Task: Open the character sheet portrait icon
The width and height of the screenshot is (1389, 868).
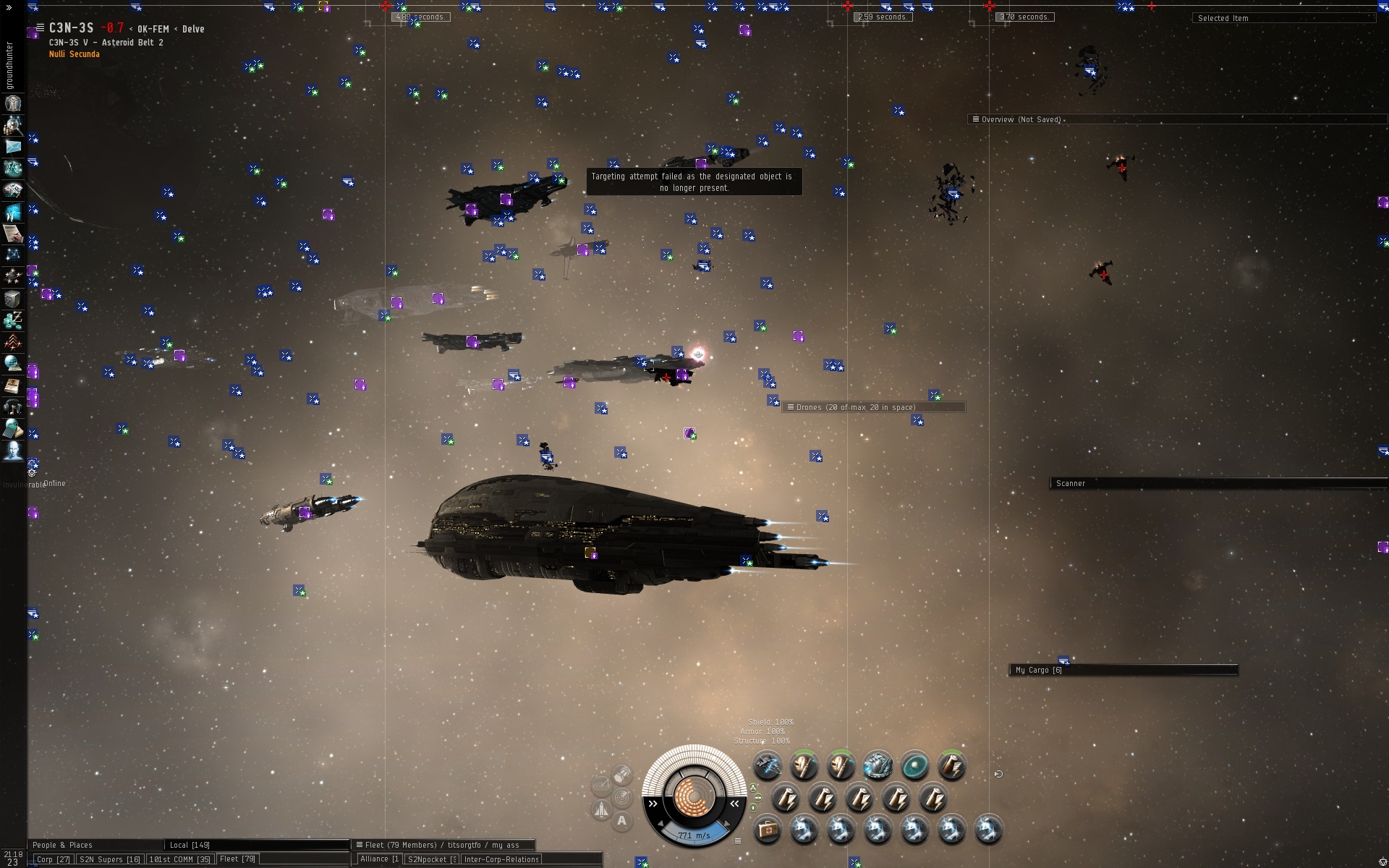Action: coord(13,103)
